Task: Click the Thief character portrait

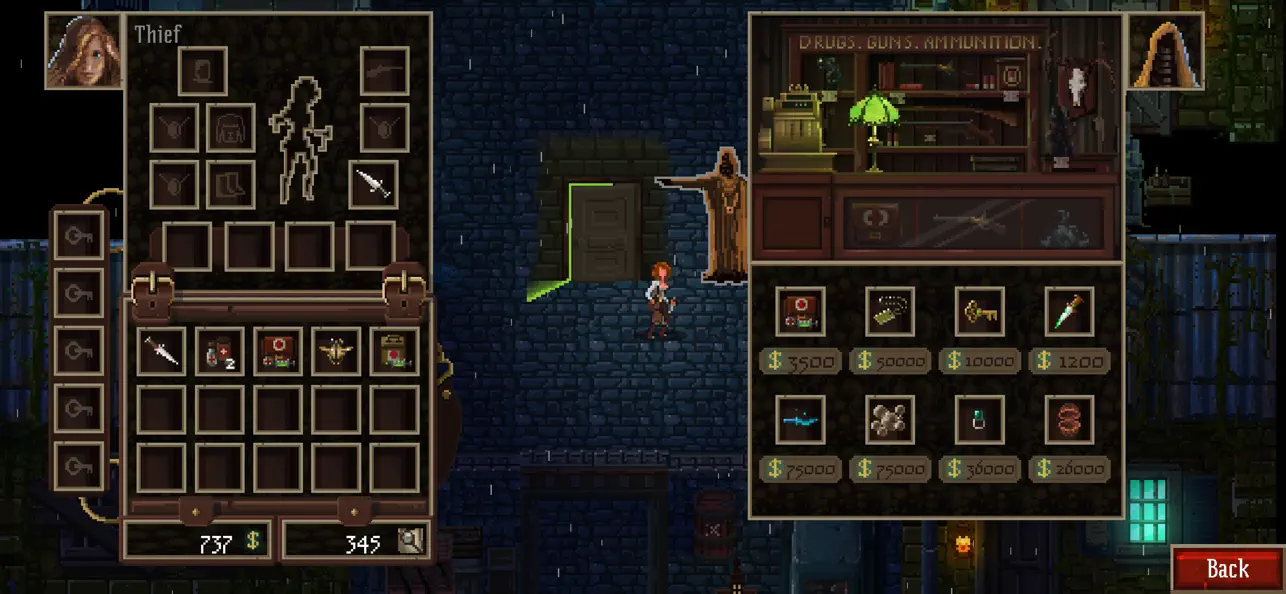Action: point(84,51)
